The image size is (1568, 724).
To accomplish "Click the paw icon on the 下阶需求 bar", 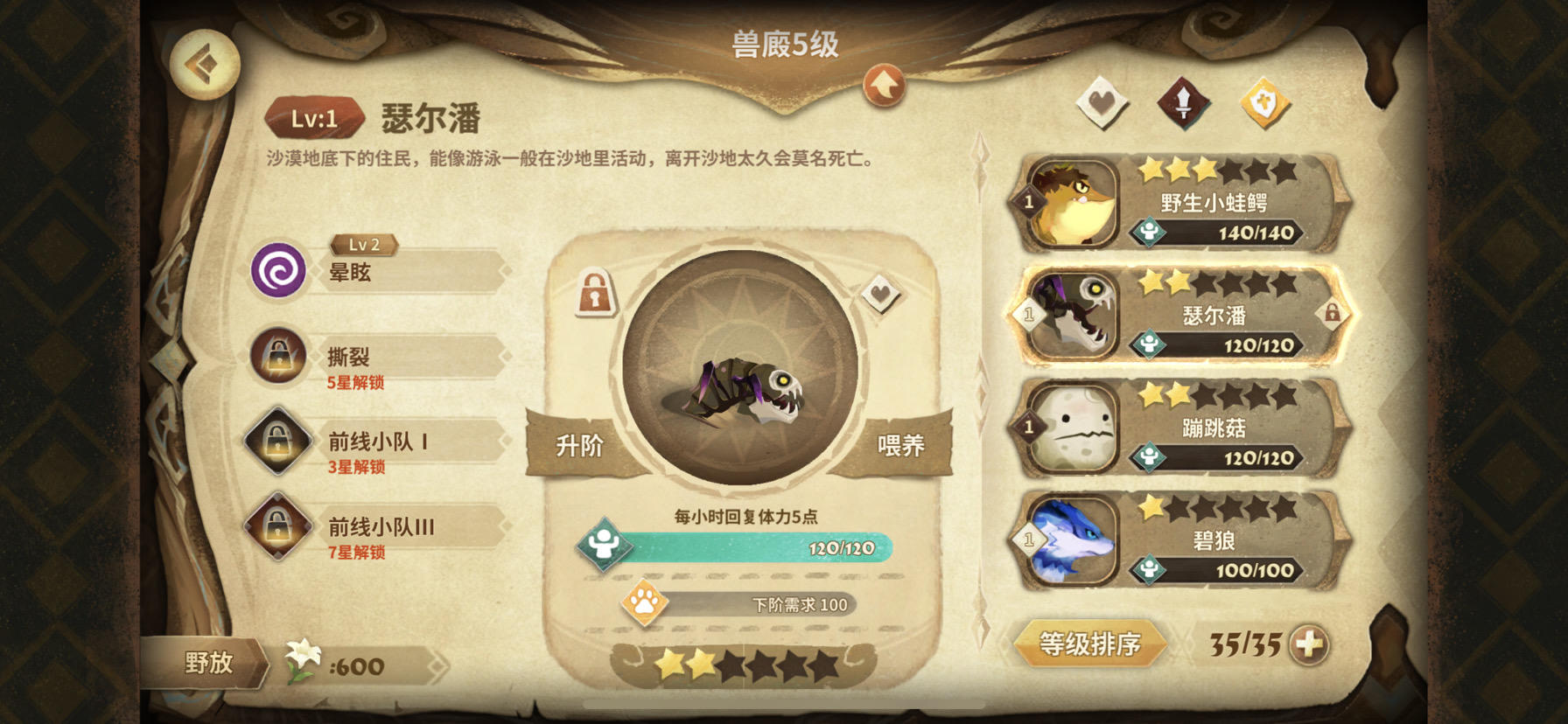I will pos(643,603).
